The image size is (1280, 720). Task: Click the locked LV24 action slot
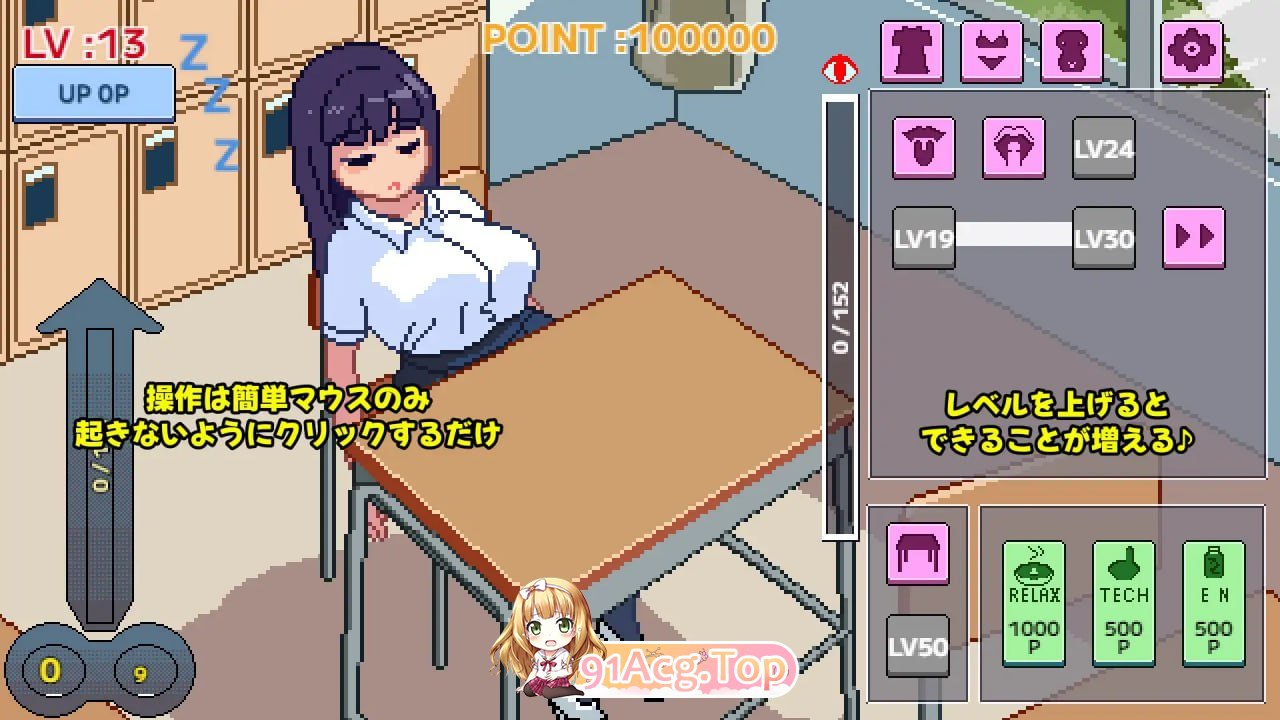pos(1103,148)
